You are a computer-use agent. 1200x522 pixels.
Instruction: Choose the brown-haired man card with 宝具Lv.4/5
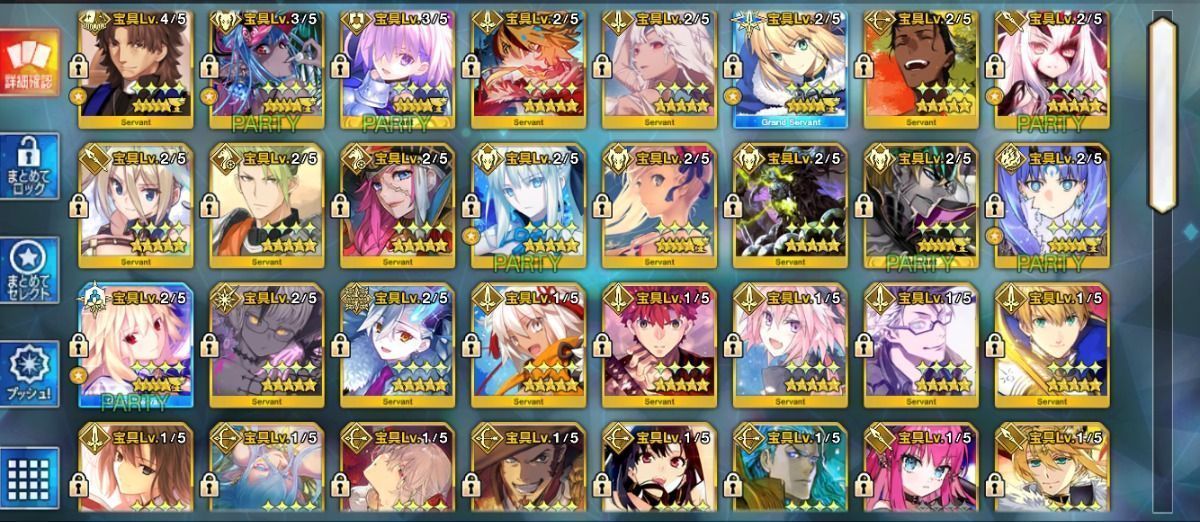(x=136, y=70)
